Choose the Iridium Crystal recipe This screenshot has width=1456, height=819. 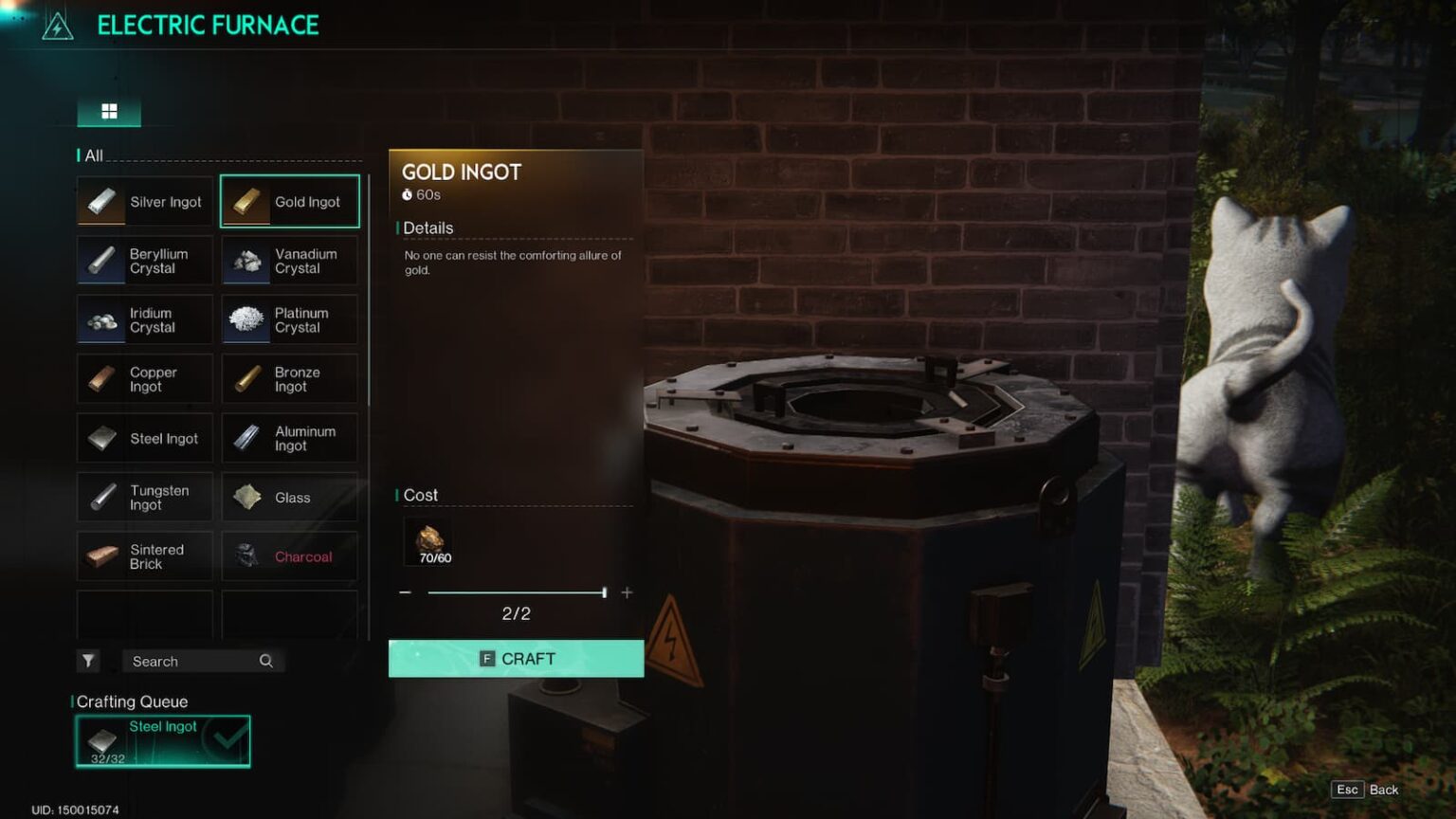click(145, 320)
